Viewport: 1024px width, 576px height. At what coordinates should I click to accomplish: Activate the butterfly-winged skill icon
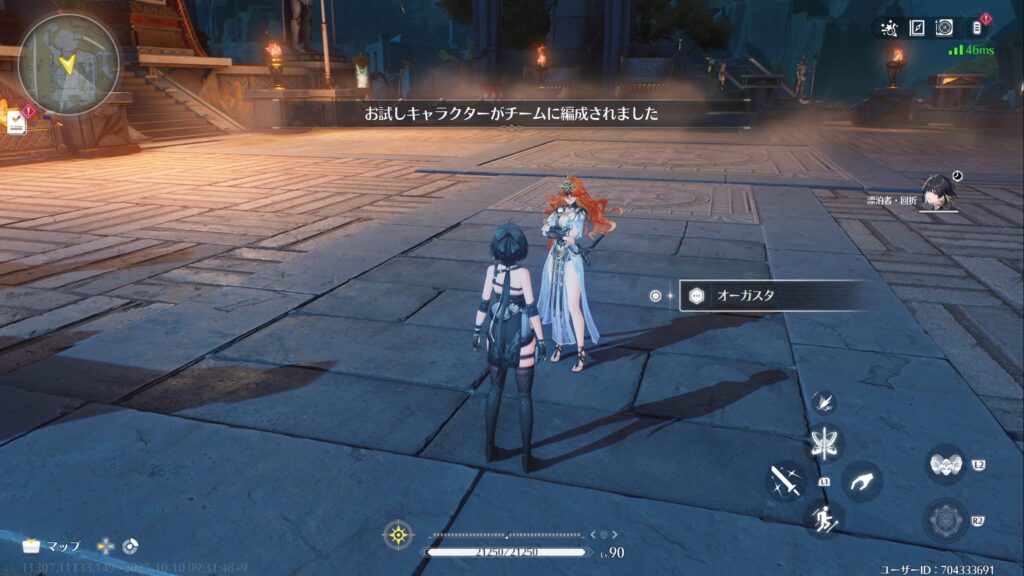826,443
